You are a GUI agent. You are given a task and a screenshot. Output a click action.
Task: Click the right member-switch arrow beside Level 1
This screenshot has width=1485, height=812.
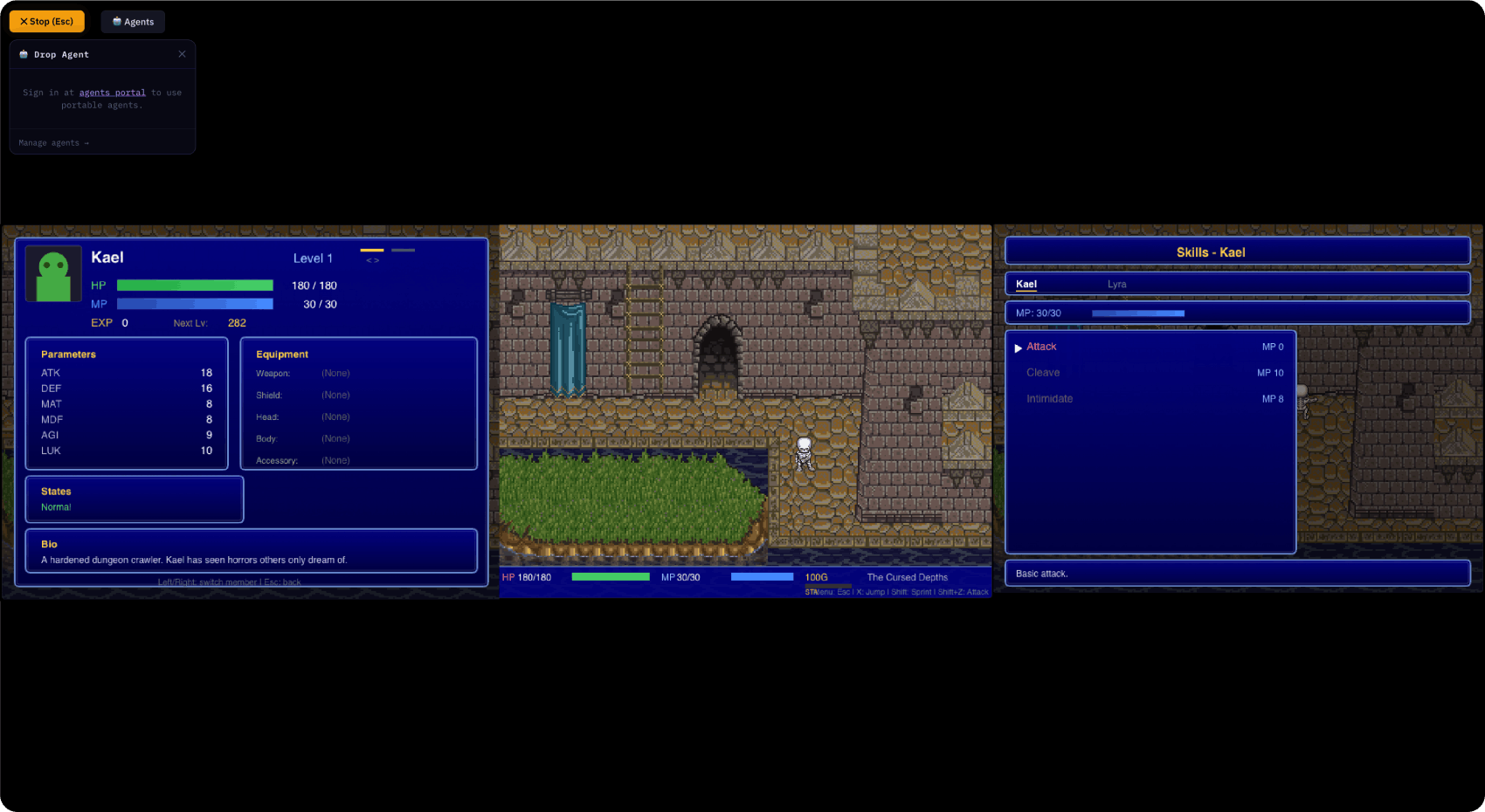[x=376, y=260]
